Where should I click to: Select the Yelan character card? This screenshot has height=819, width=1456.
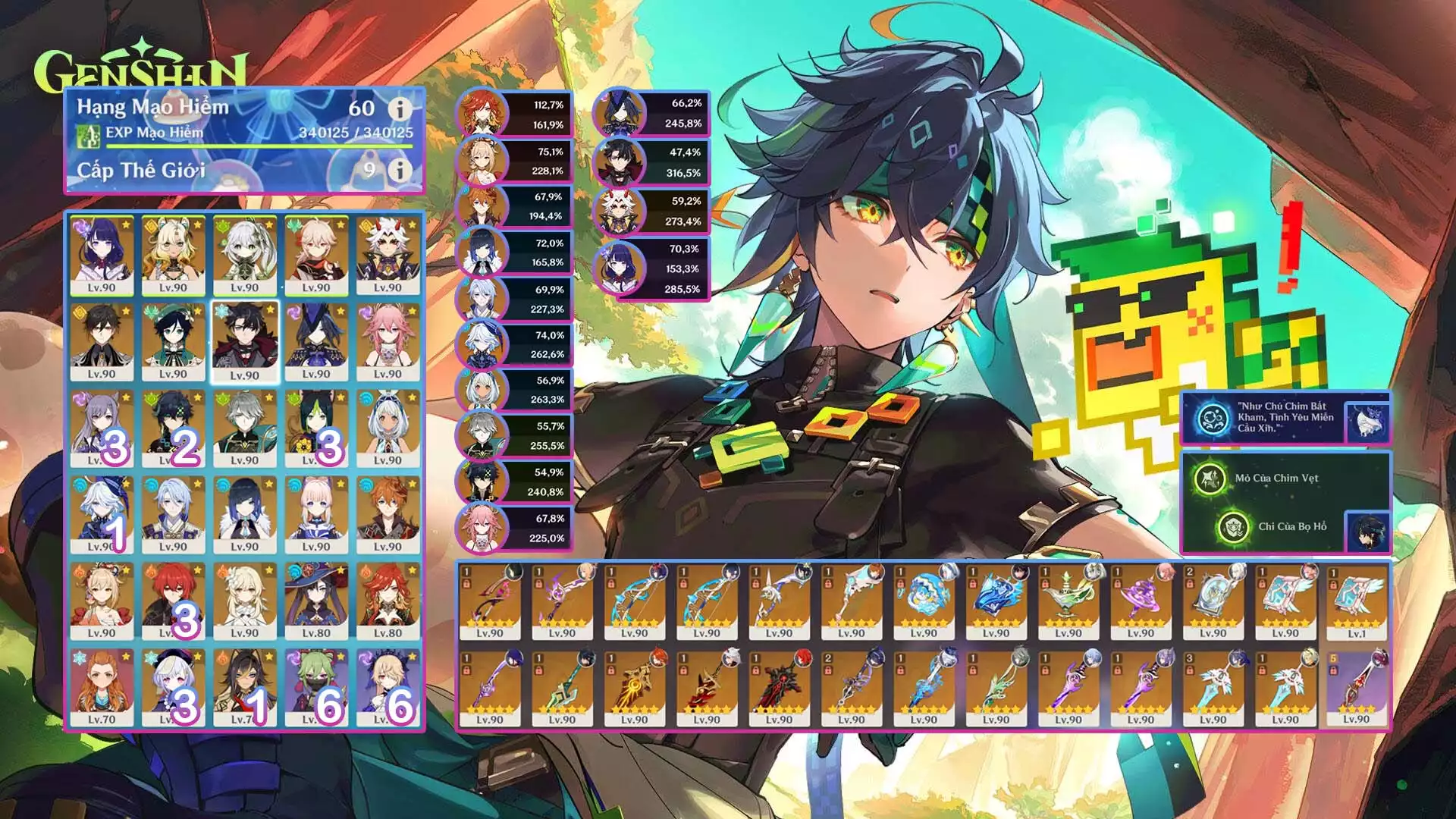tap(244, 514)
